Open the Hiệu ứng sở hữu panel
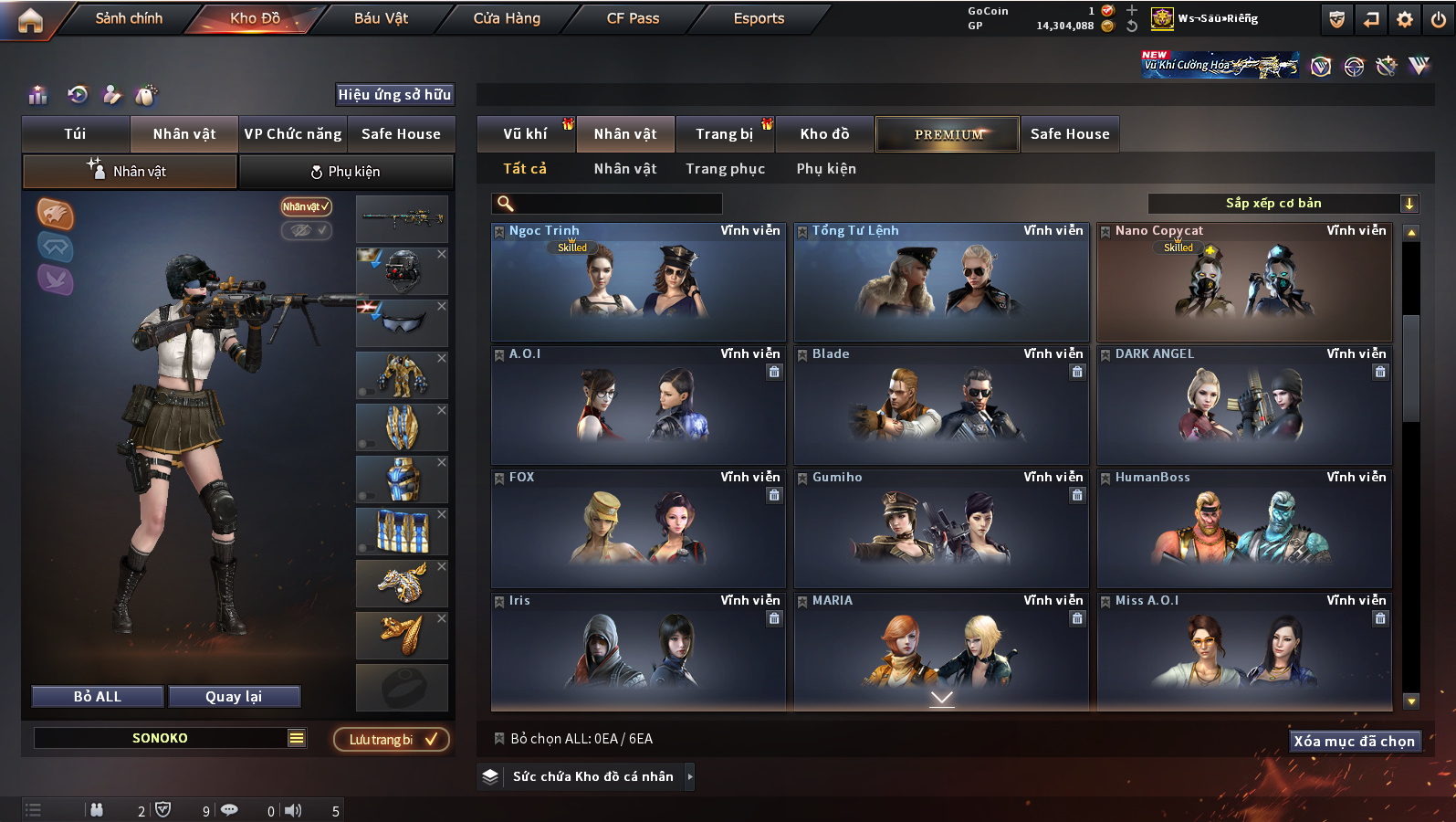 pyautogui.click(x=394, y=95)
